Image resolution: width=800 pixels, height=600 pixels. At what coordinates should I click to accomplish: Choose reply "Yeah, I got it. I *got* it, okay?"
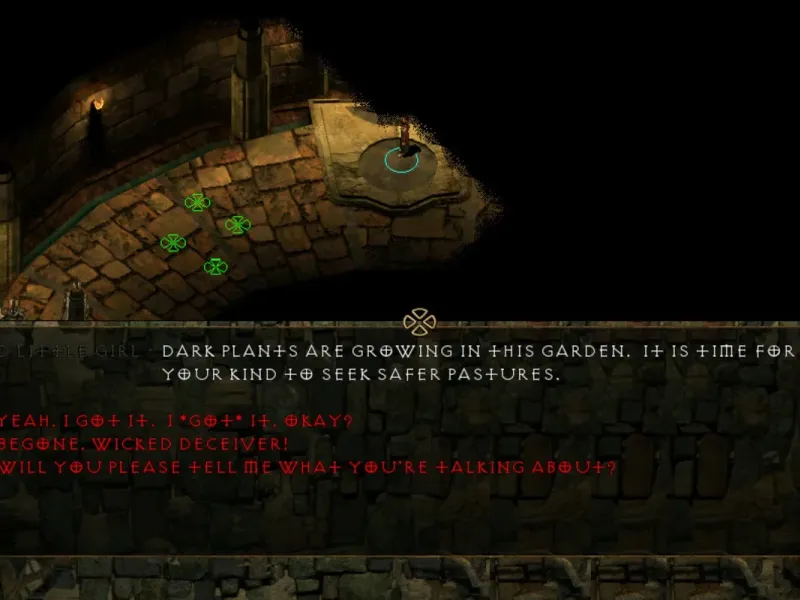pyautogui.click(x=175, y=420)
